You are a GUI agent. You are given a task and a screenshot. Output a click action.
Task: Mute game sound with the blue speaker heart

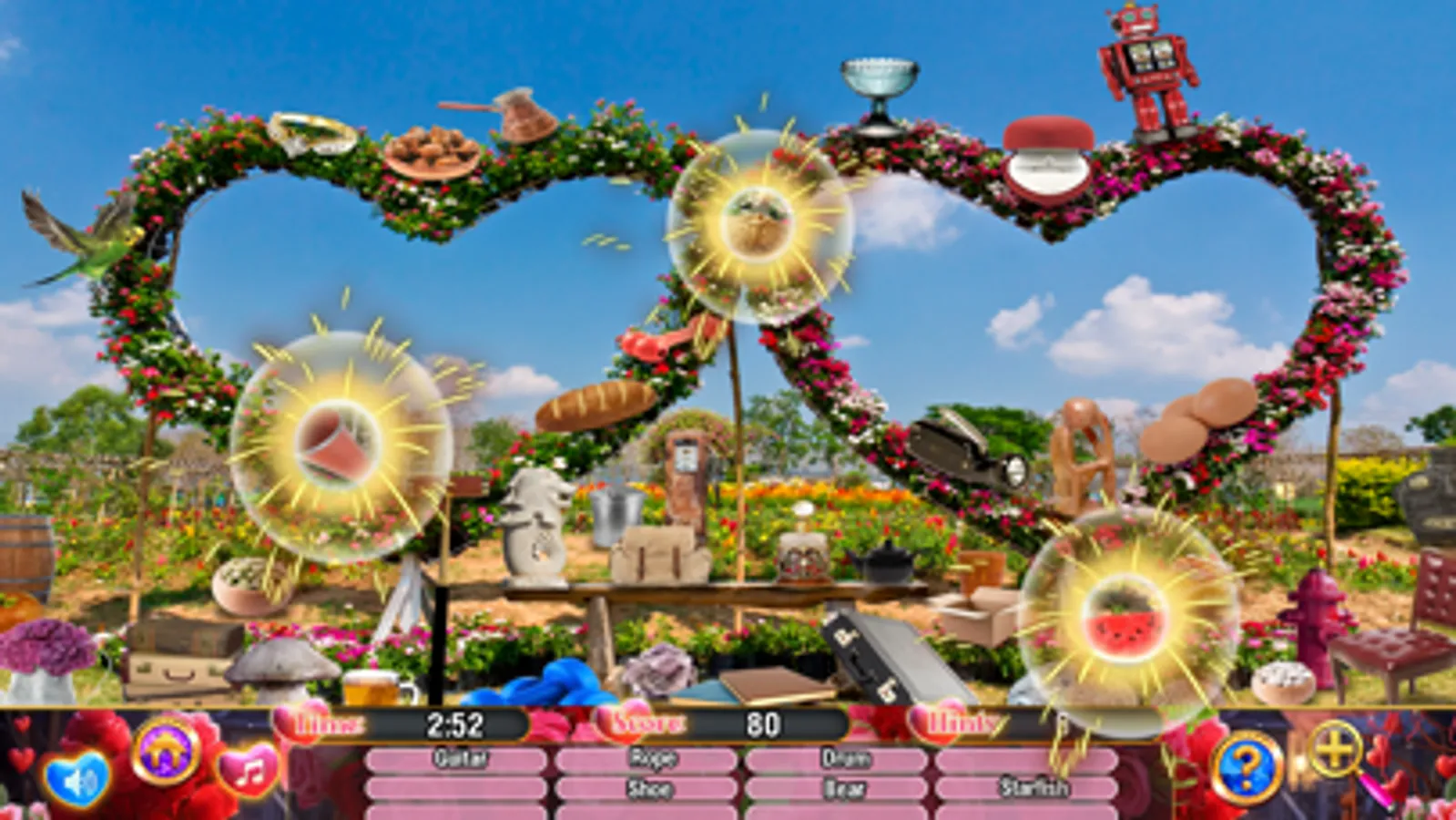tap(78, 776)
